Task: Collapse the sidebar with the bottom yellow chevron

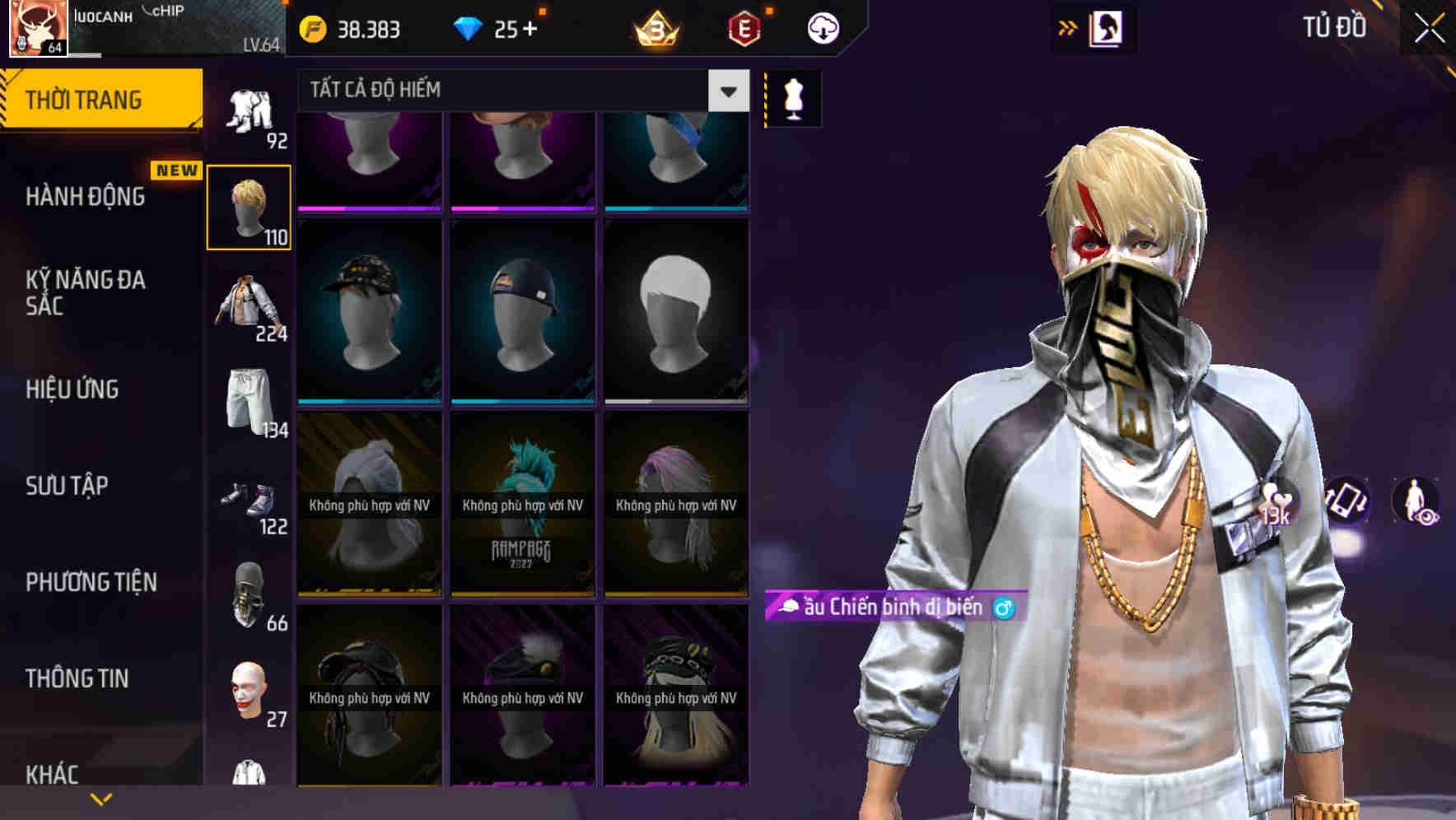Action: 101,798
